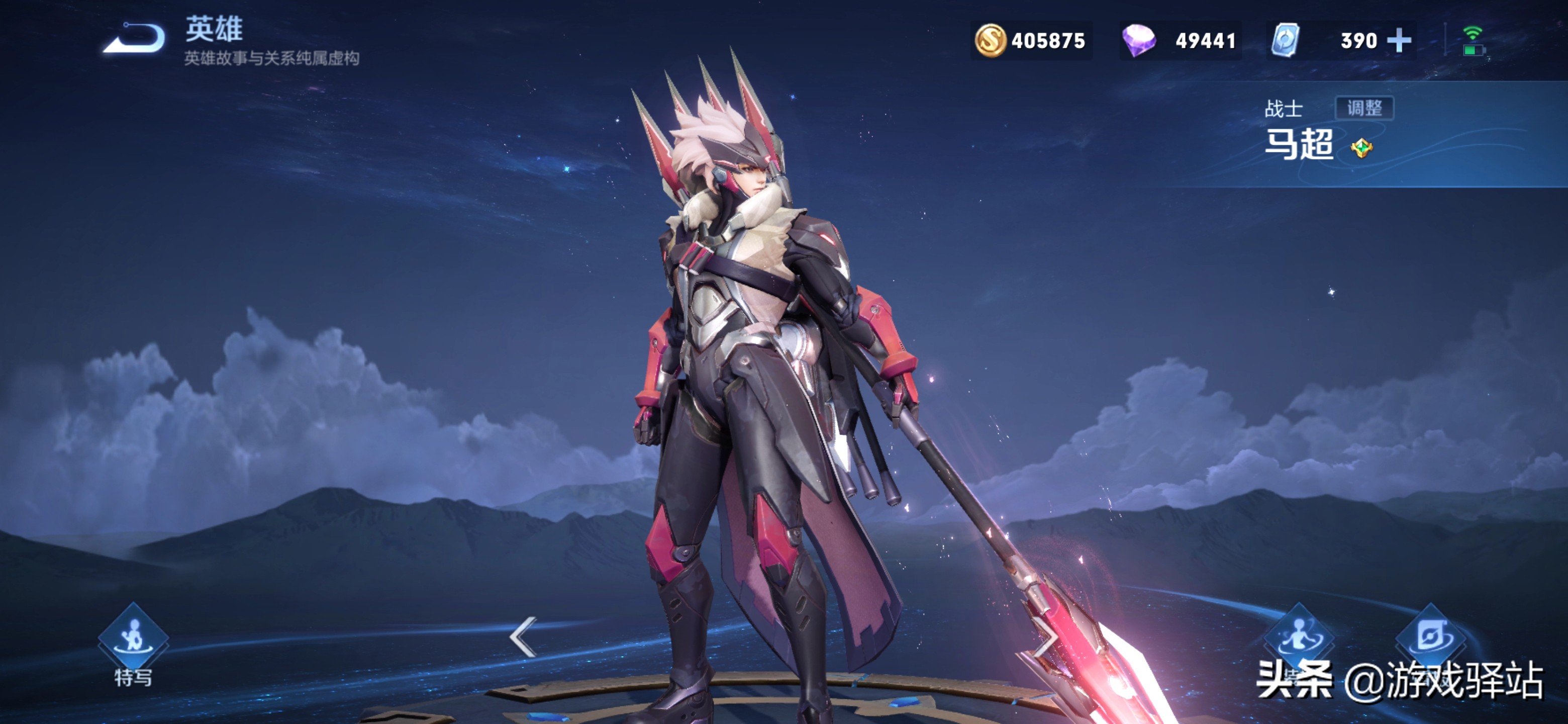Tap the purple diamond currency icon

pos(1138,41)
